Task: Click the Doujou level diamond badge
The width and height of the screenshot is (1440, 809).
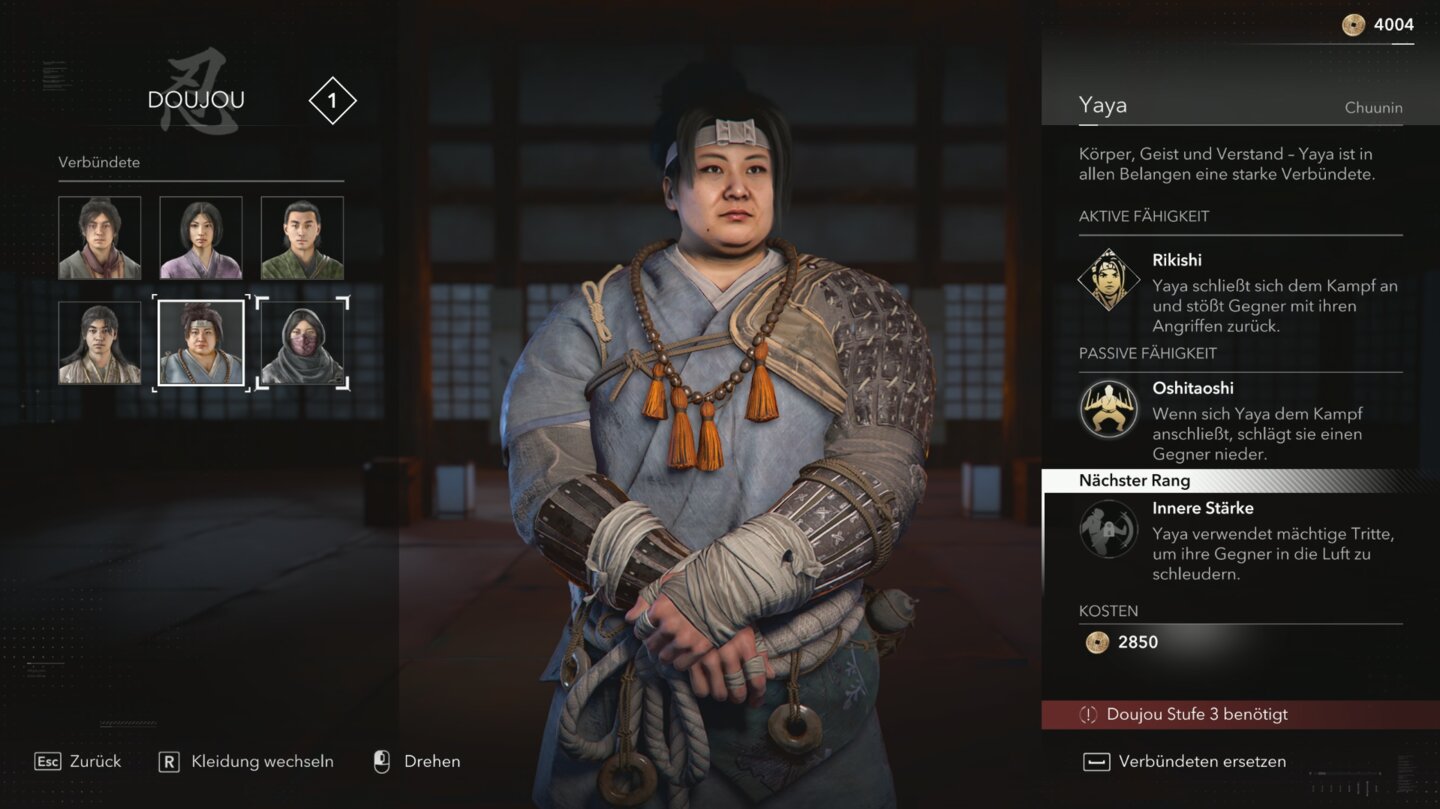Action: tap(332, 101)
